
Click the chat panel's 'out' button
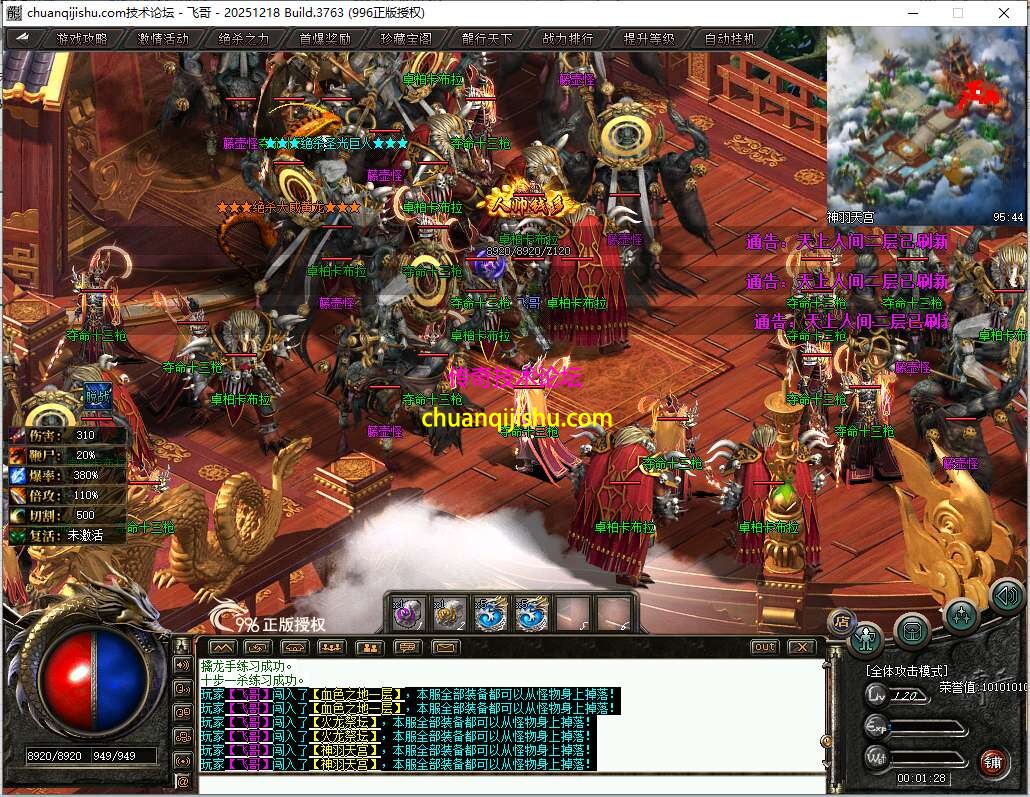[764, 647]
